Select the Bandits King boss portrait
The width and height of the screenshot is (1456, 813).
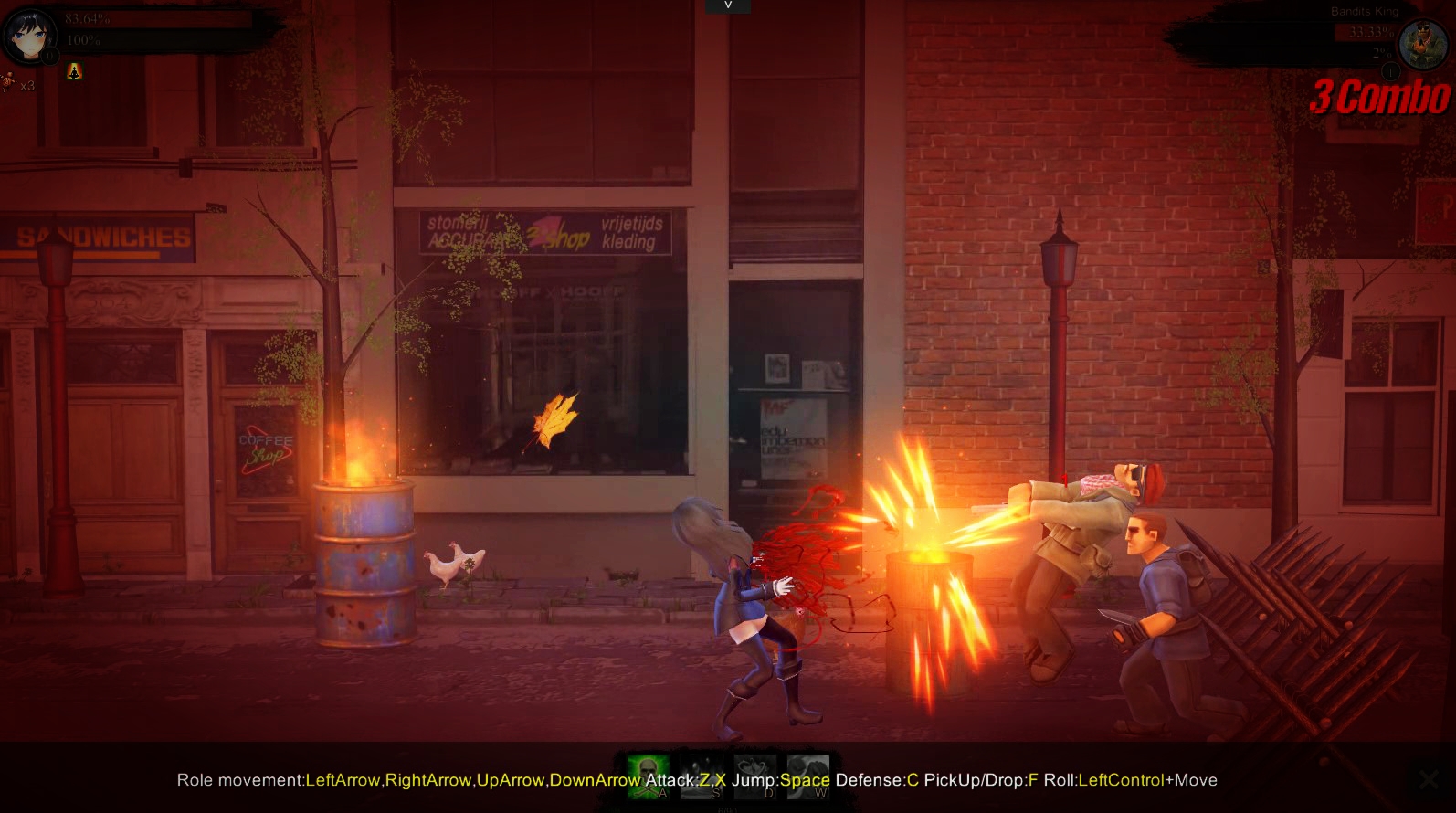(x=1423, y=43)
